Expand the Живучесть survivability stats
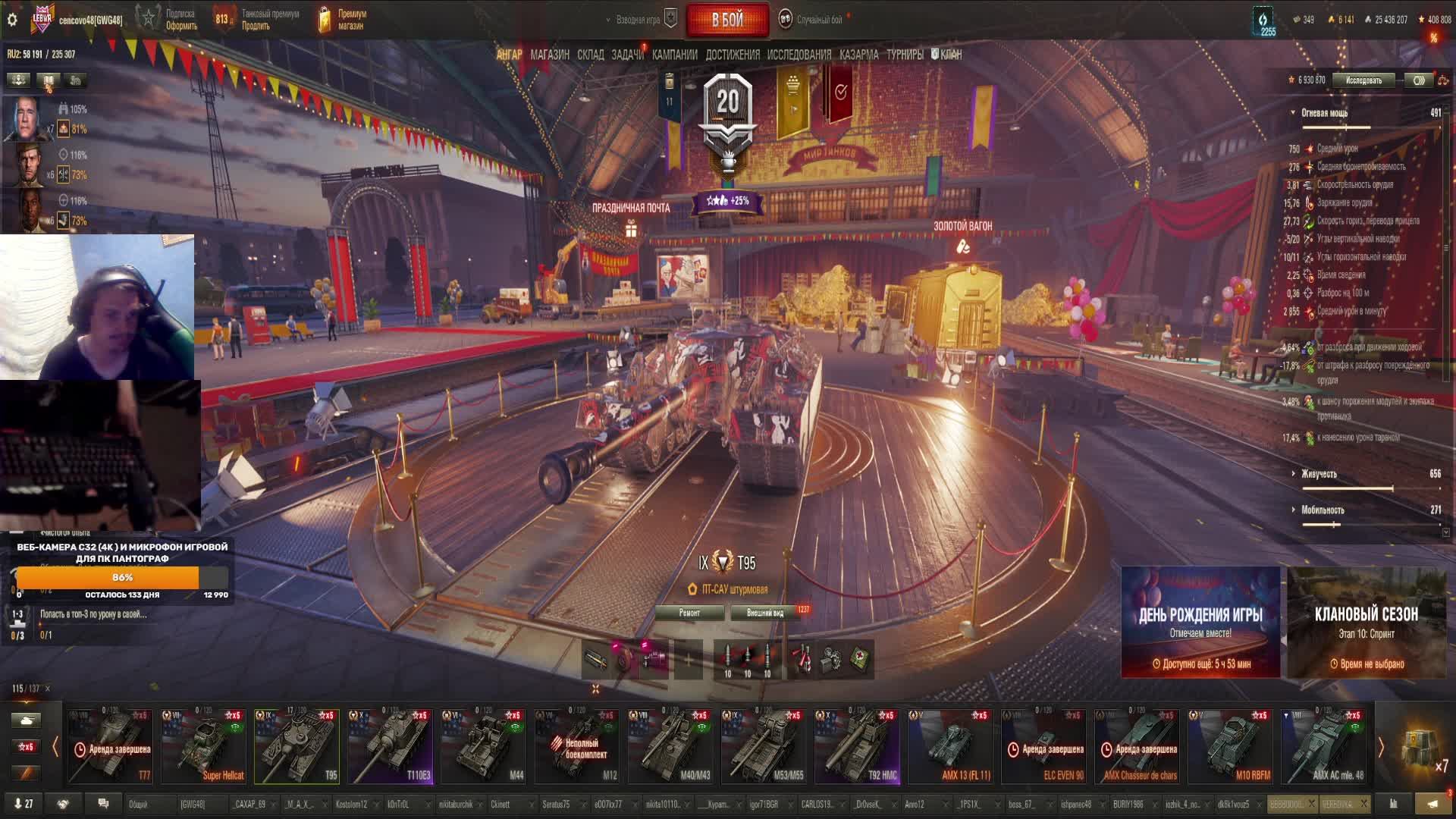 pyautogui.click(x=1319, y=474)
